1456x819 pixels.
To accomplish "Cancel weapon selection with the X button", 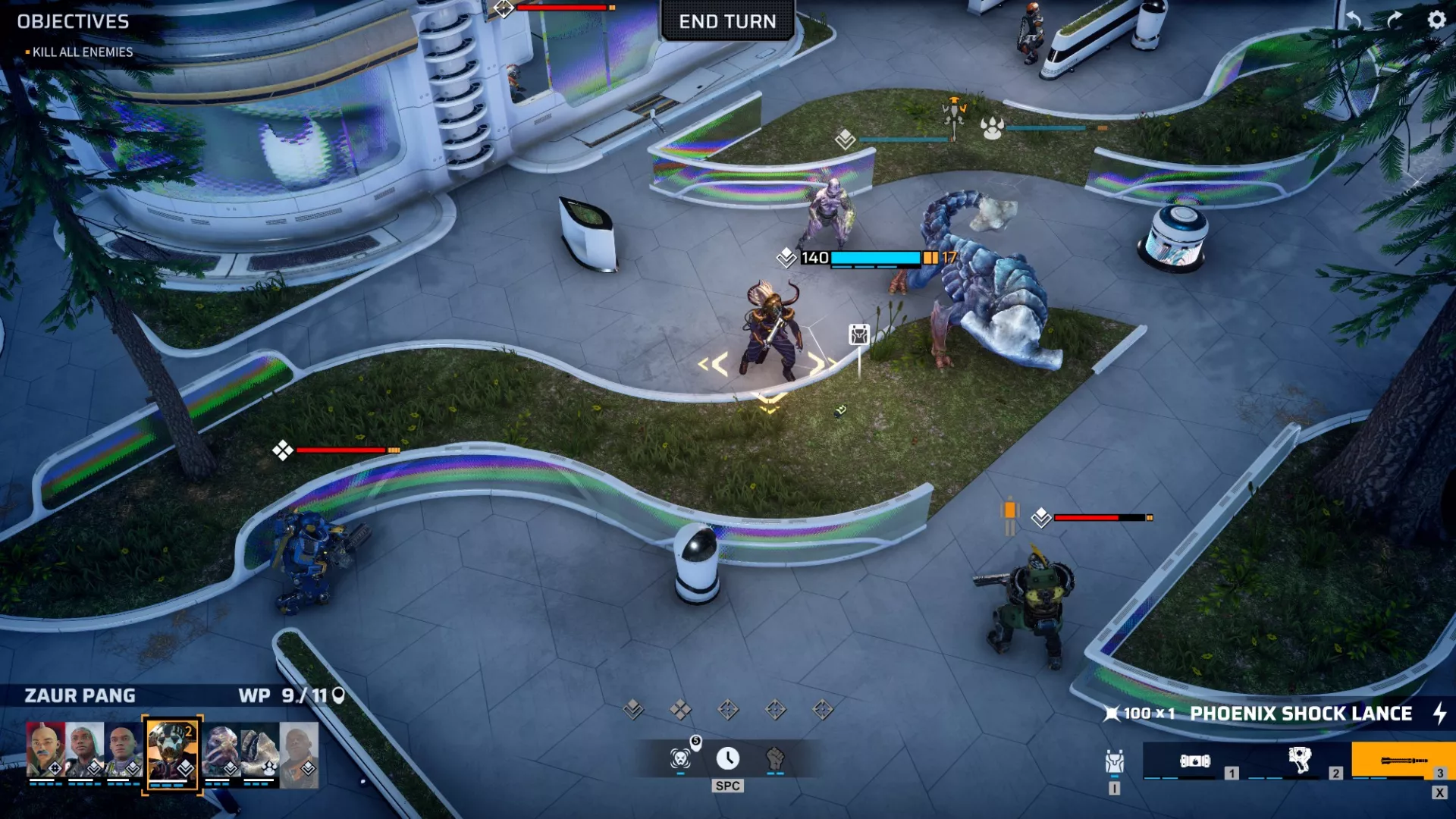I will (x=1439, y=793).
